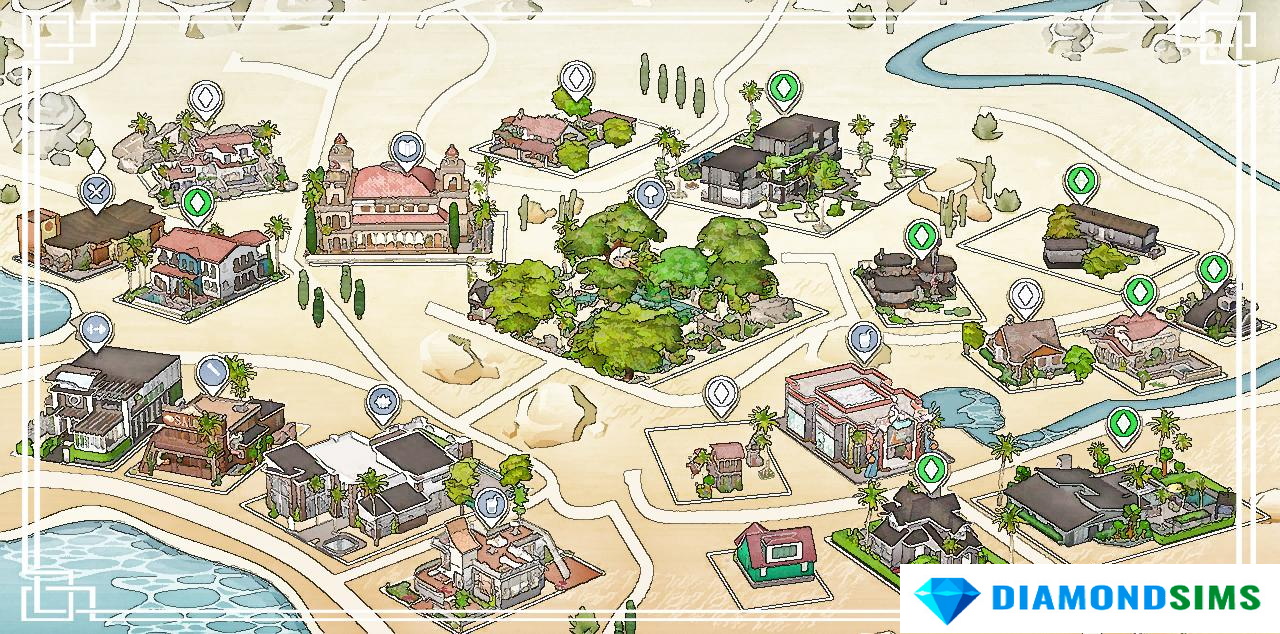The width and height of the screenshot is (1280, 634).
Task: Select the diagonal-bar marker above the wooden saloon building
Action: 212,373
